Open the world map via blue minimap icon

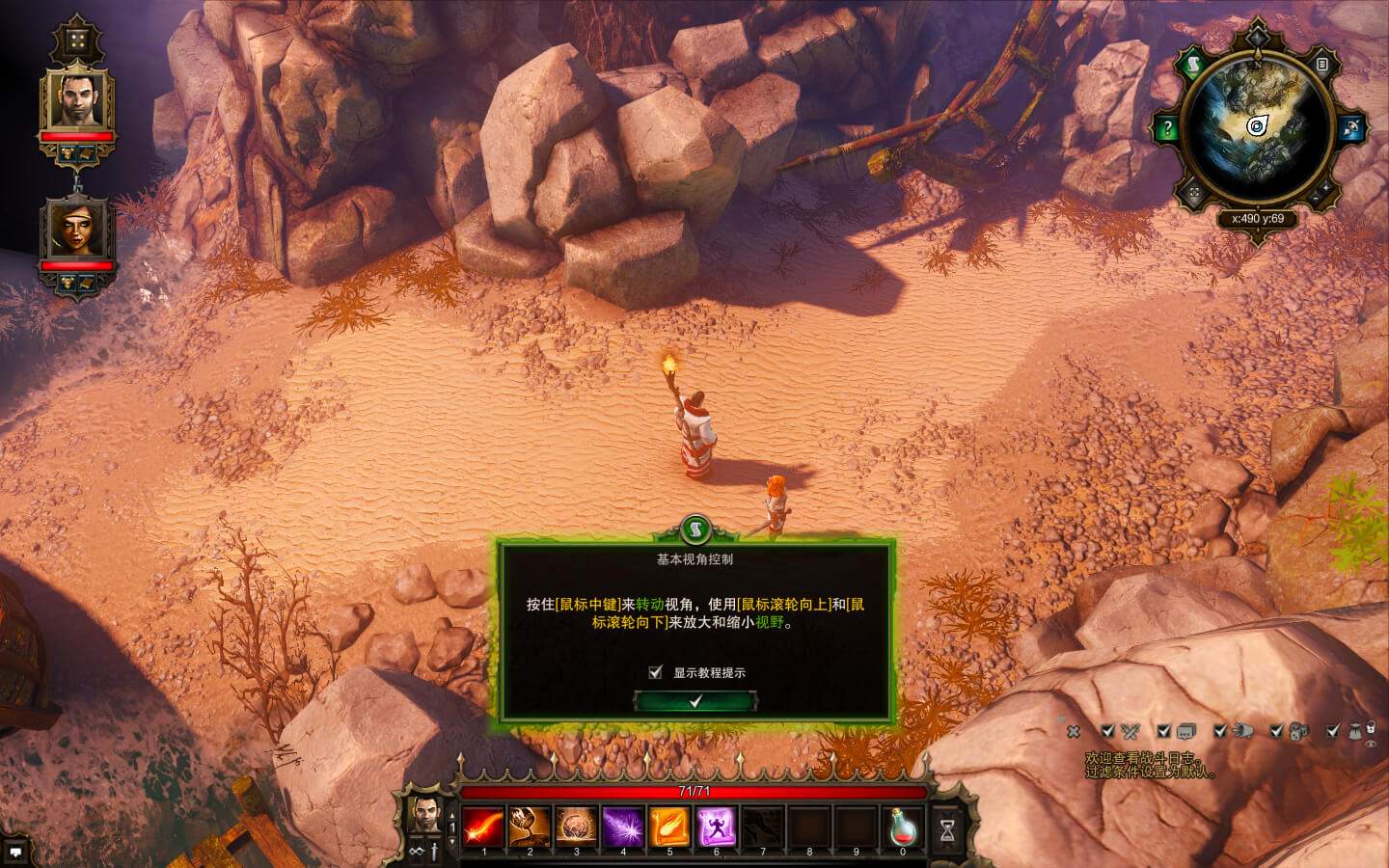[x=1350, y=125]
